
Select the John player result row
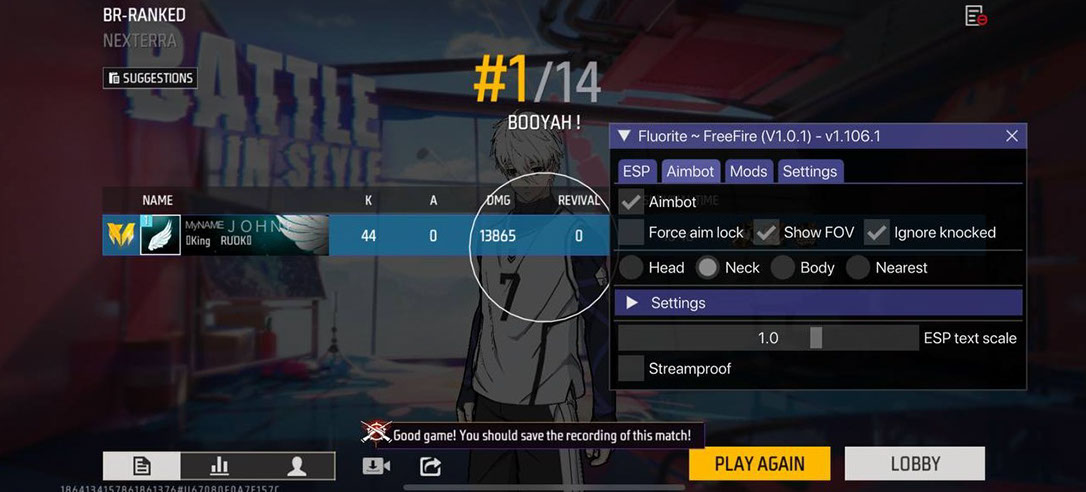point(355,236)
